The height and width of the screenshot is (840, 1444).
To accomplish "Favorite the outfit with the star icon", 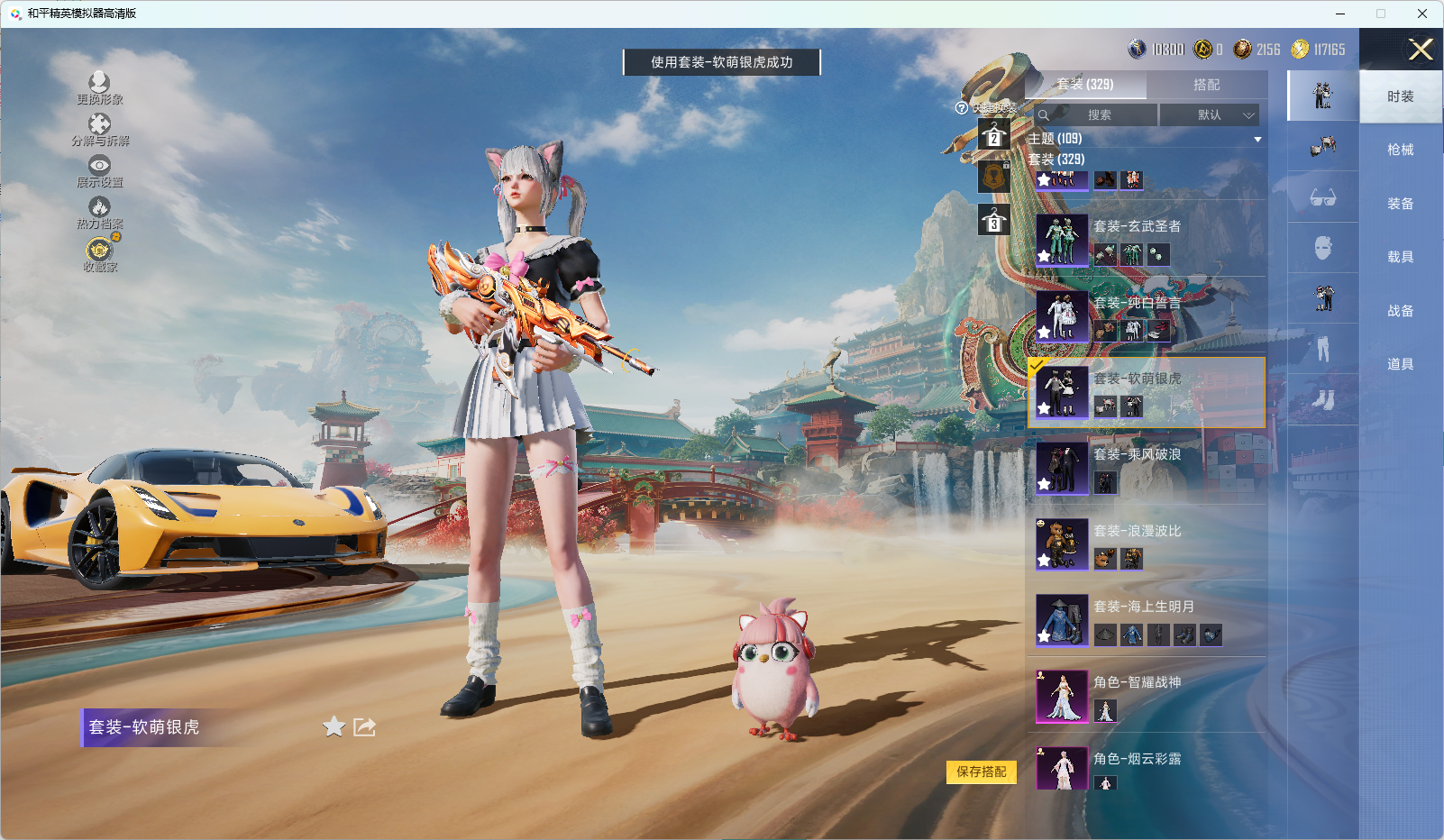I will pos(334,726).
